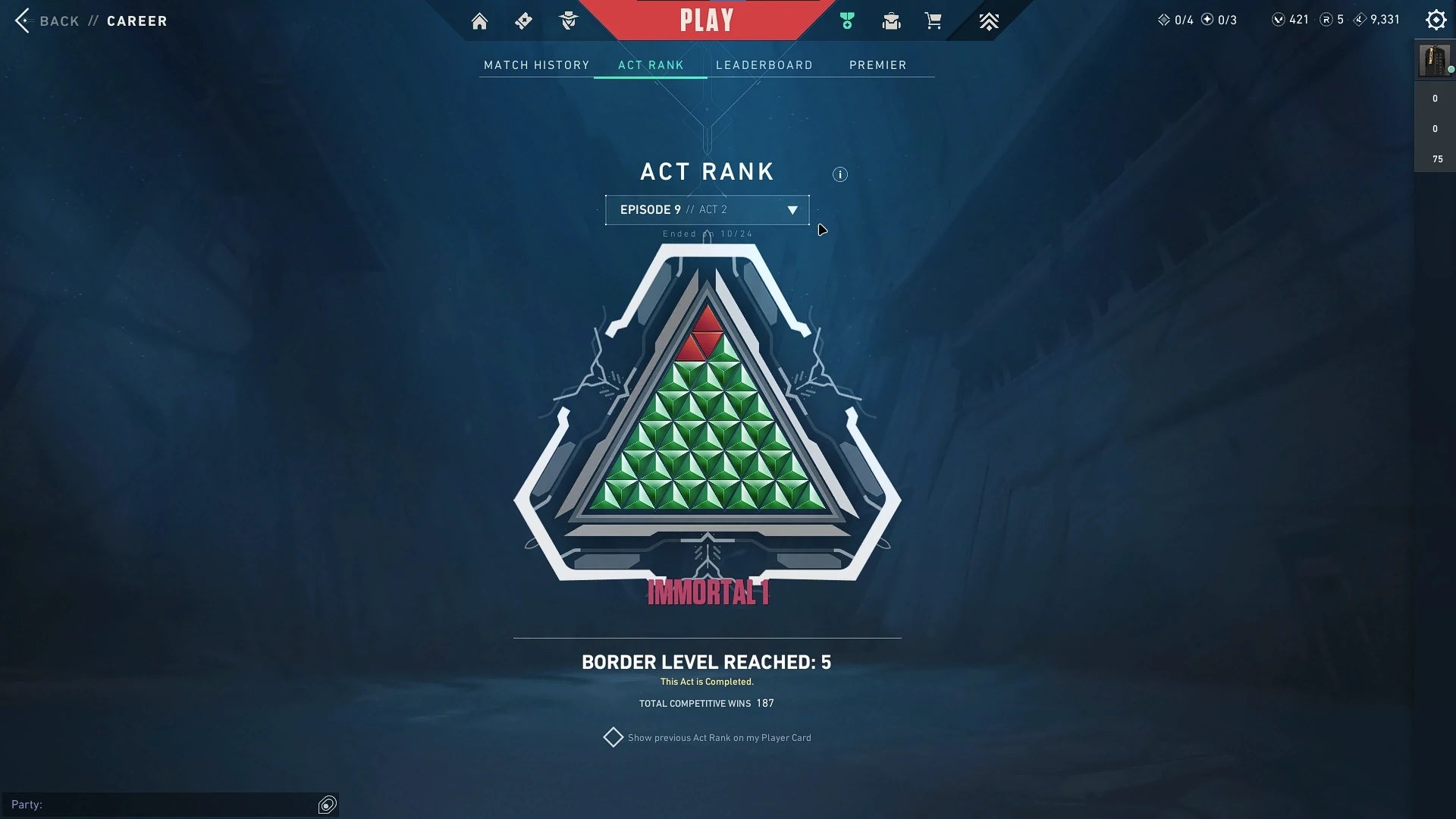Click the player card thumbnail on the right
The height and width of the screenshot is (819, 1456).
tap(1434, 61)
